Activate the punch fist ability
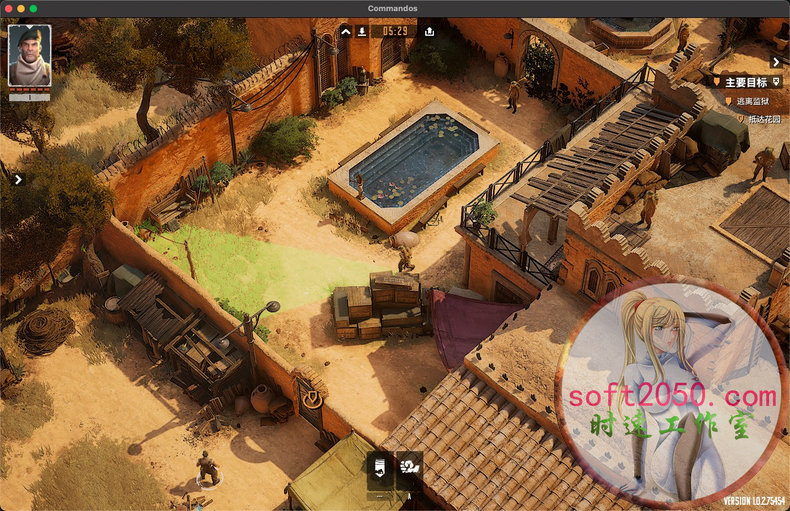 click(x=409, y=466)
